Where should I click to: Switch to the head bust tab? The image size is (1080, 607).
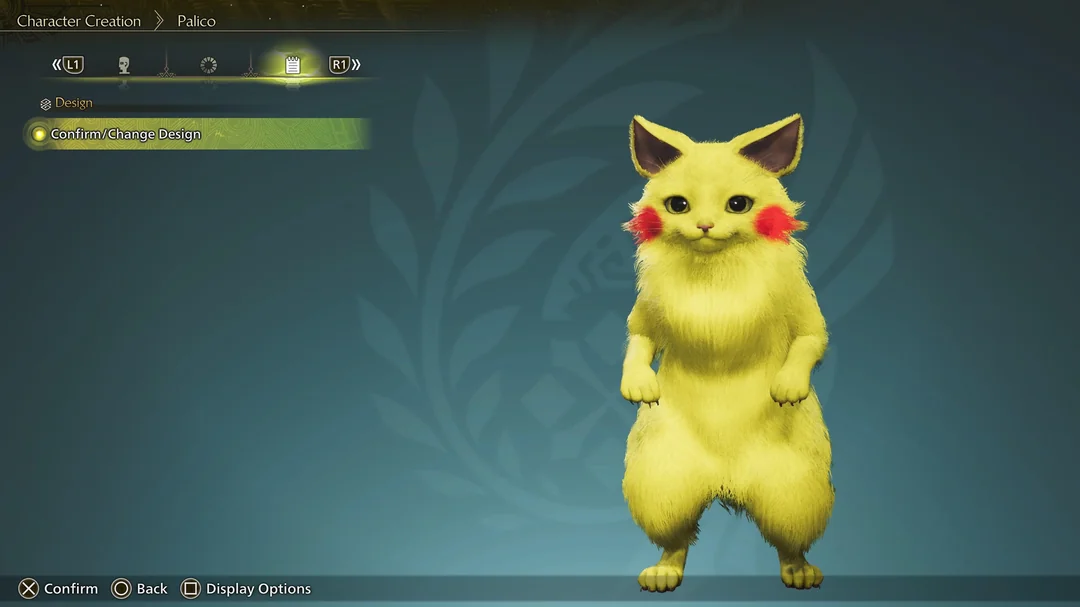coord(124,65)
